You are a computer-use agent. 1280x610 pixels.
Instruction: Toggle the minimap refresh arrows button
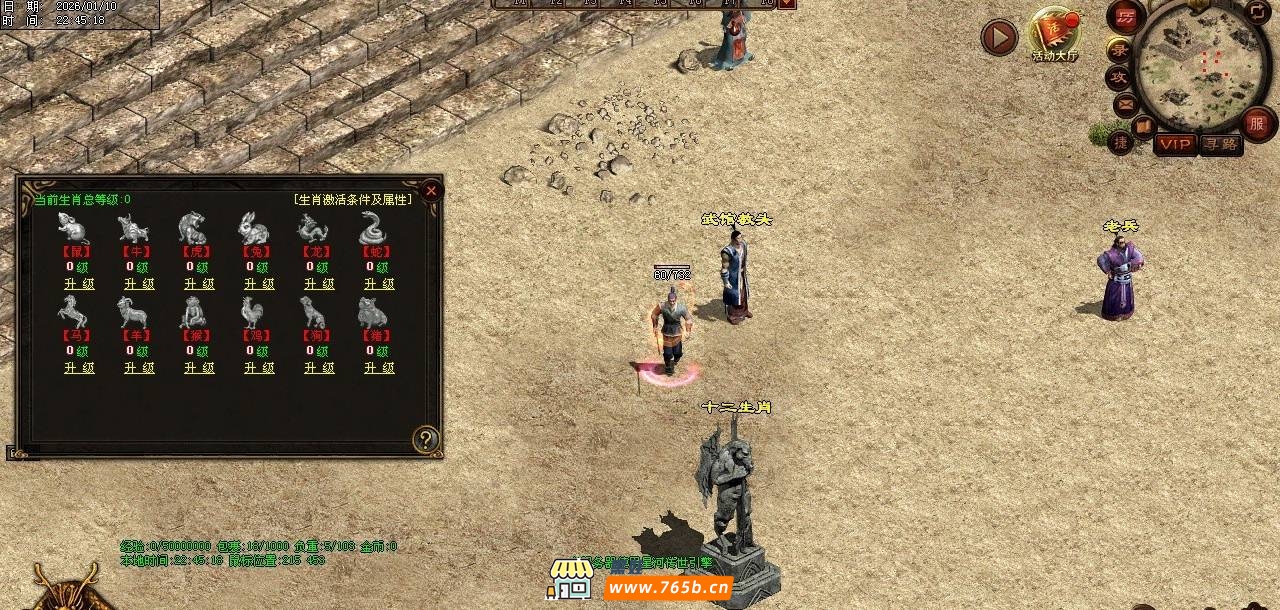(x=1256, y=13)
